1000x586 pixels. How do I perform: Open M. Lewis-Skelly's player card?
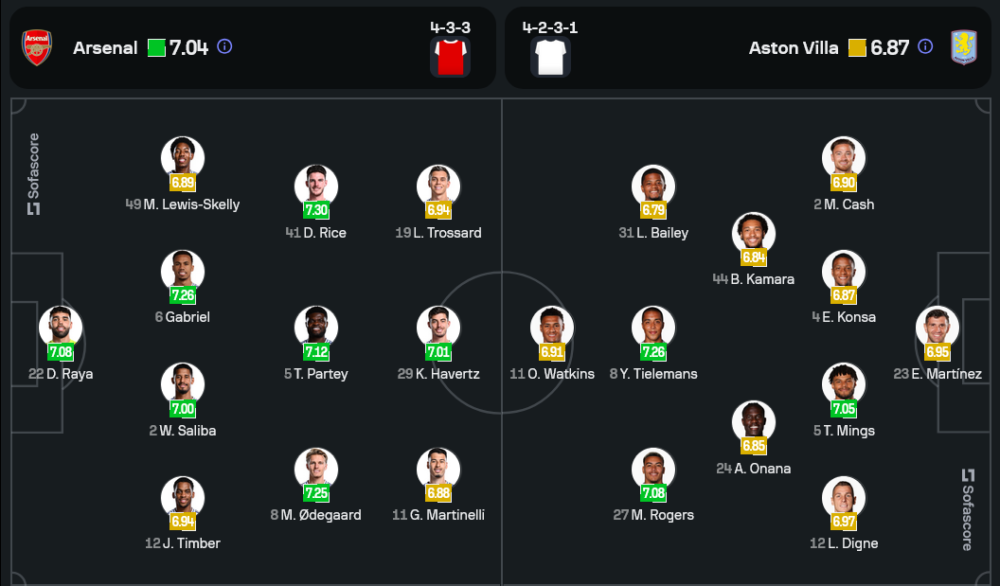183,158
